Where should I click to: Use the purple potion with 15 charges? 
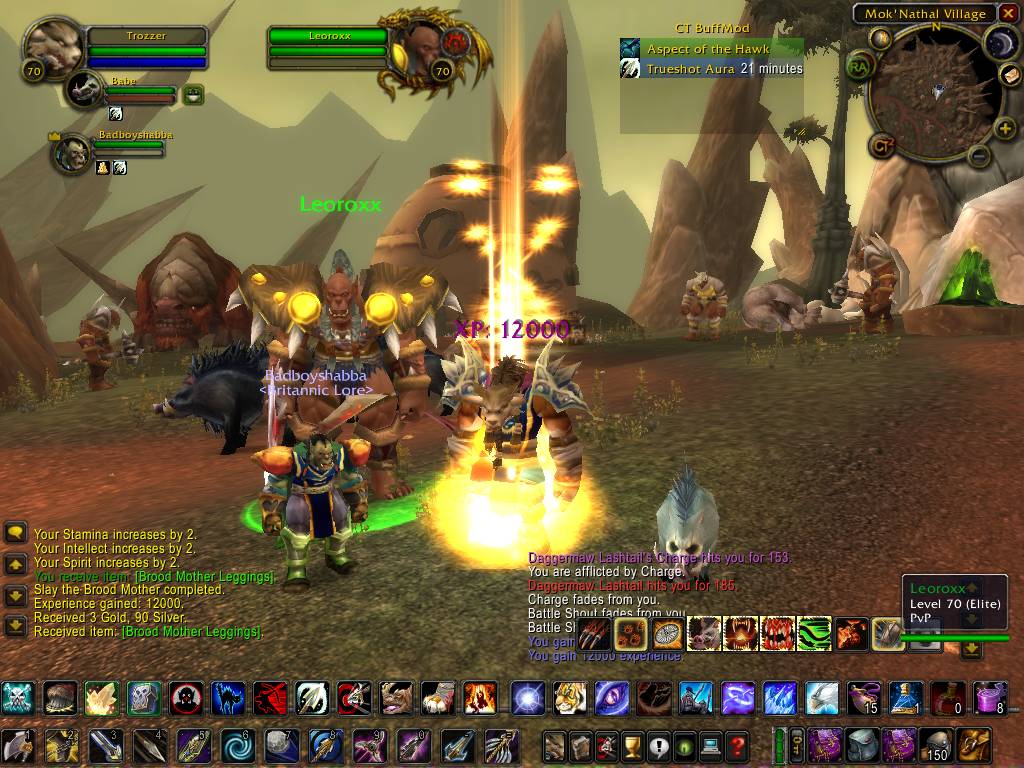(862, 697)
